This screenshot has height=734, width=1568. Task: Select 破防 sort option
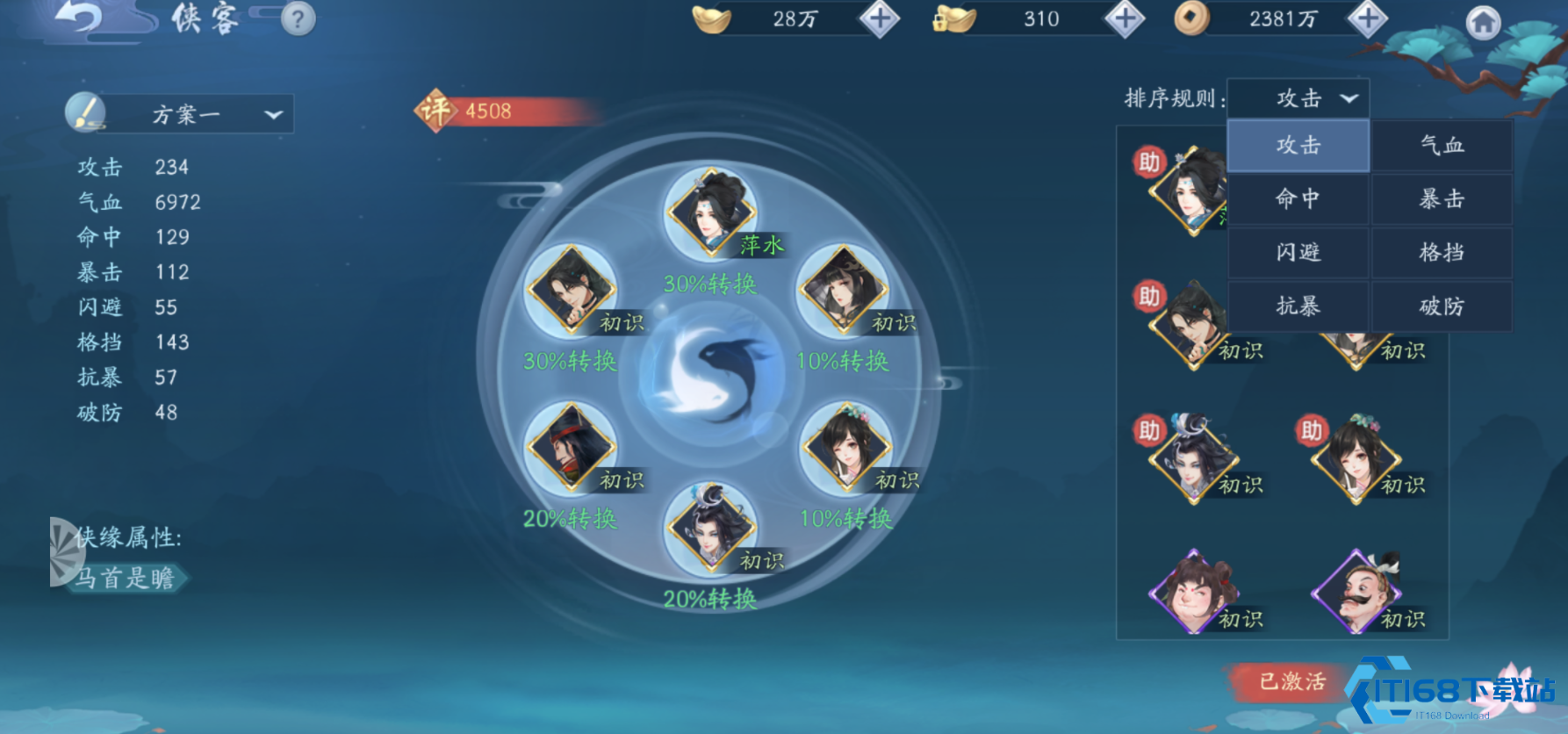(1442, 306)
